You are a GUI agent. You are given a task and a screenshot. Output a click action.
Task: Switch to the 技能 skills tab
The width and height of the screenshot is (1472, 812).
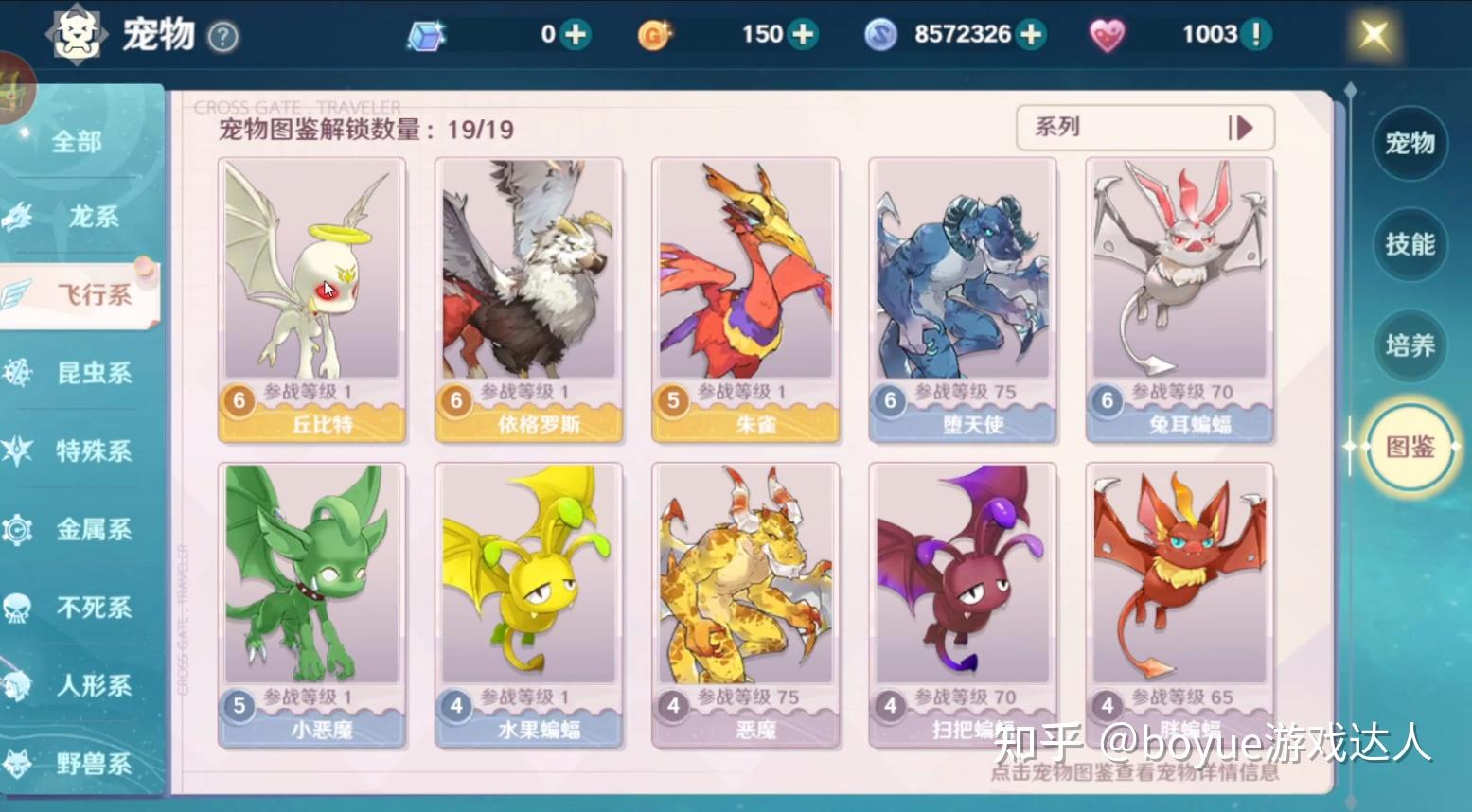(1410, 245)
